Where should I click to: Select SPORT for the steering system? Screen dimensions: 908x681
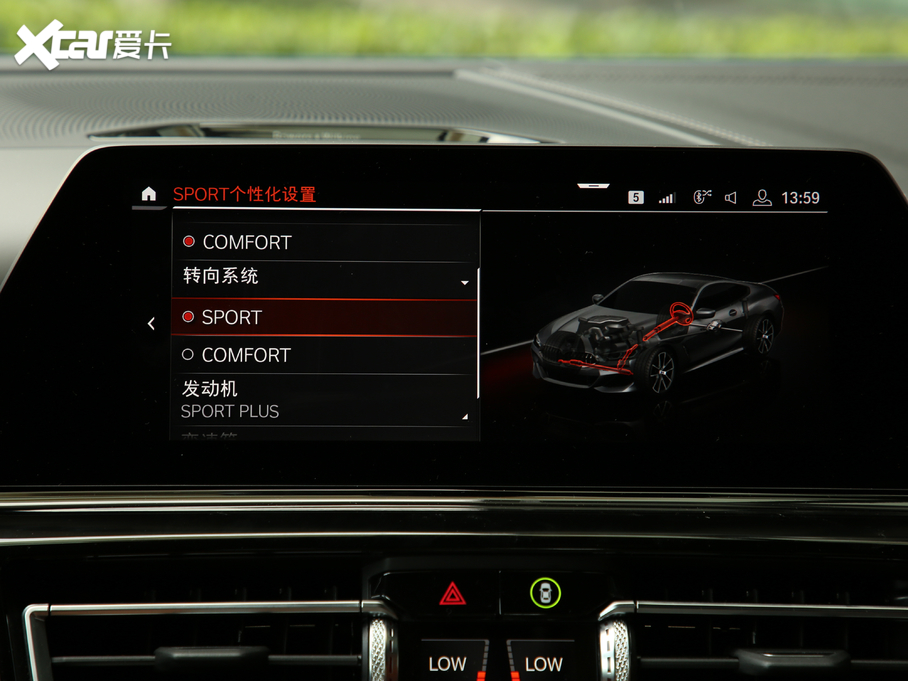tap(325, 317)
